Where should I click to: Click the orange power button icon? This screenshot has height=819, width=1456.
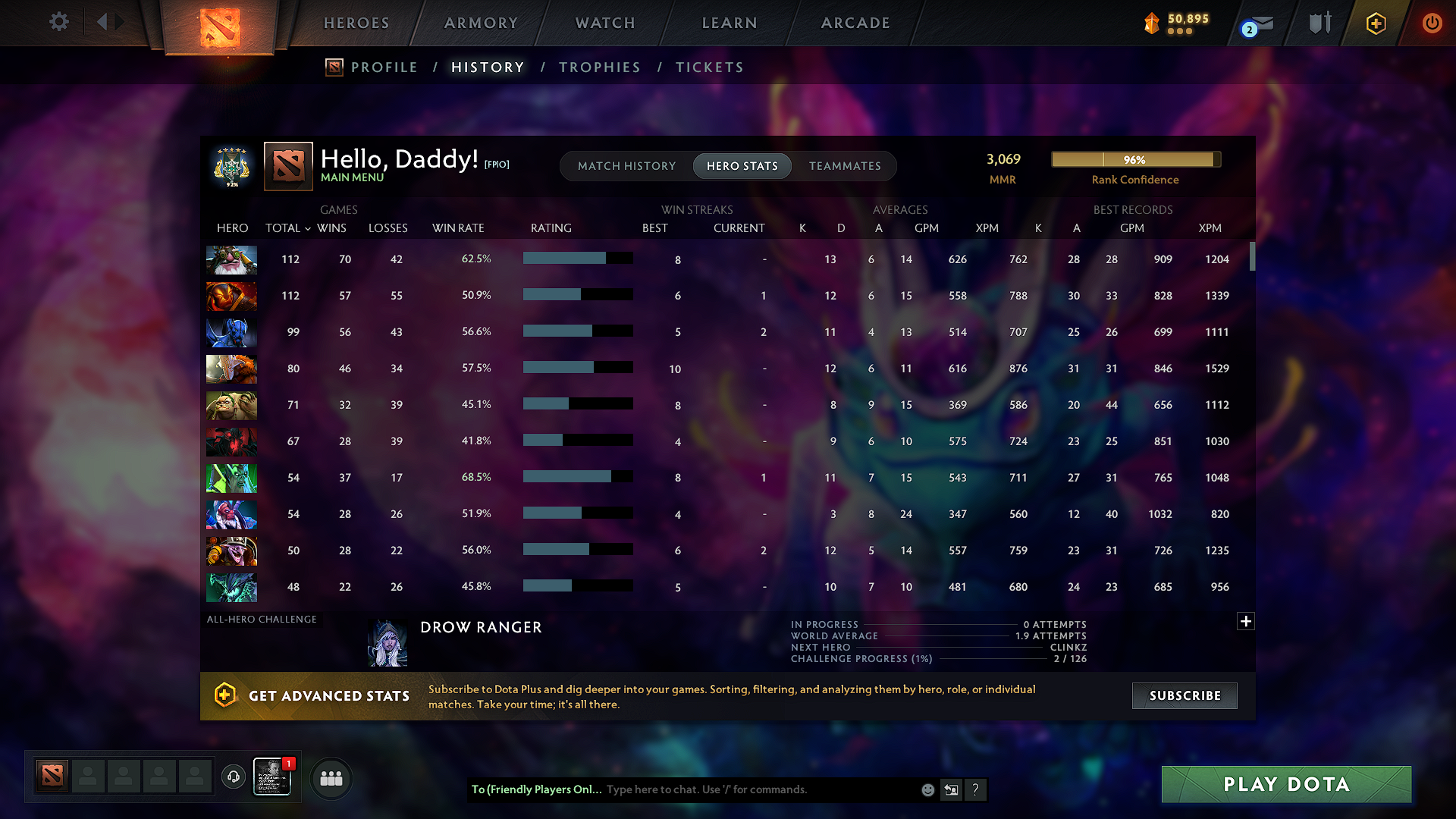click(x=1432, y=23)
